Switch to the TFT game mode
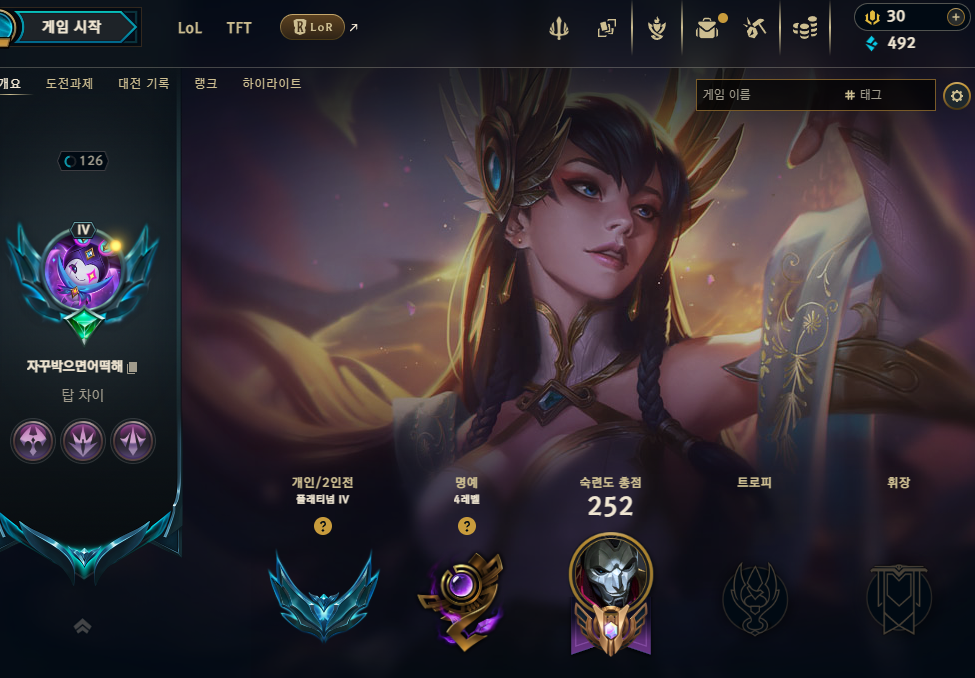The height and width of the screenshot is (678, 975). (239, 28)
